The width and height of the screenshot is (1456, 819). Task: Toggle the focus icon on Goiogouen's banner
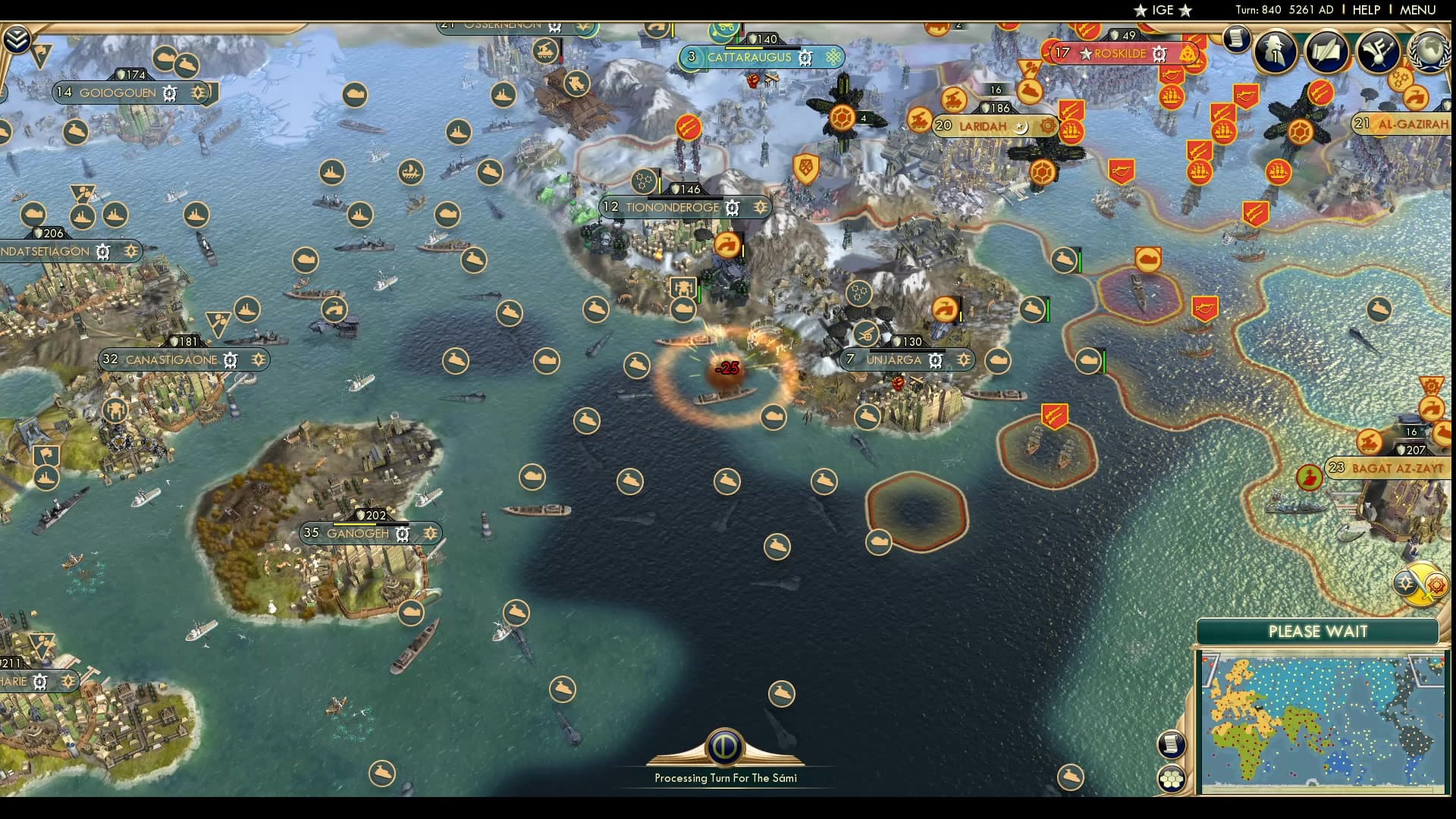coord(199,93)
